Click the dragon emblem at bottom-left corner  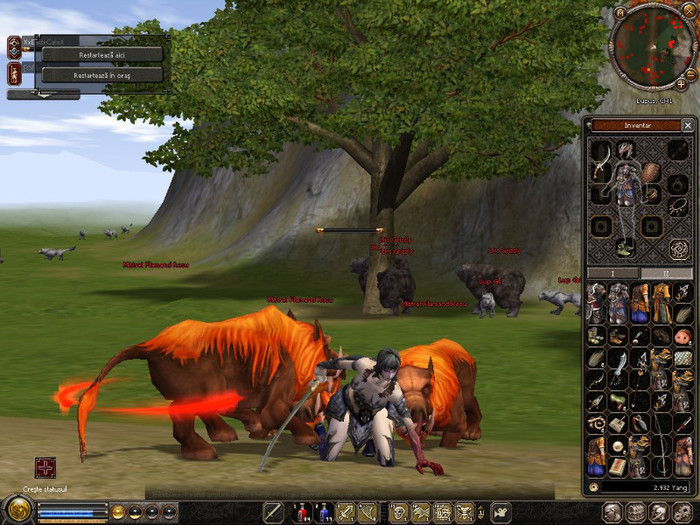17,511
